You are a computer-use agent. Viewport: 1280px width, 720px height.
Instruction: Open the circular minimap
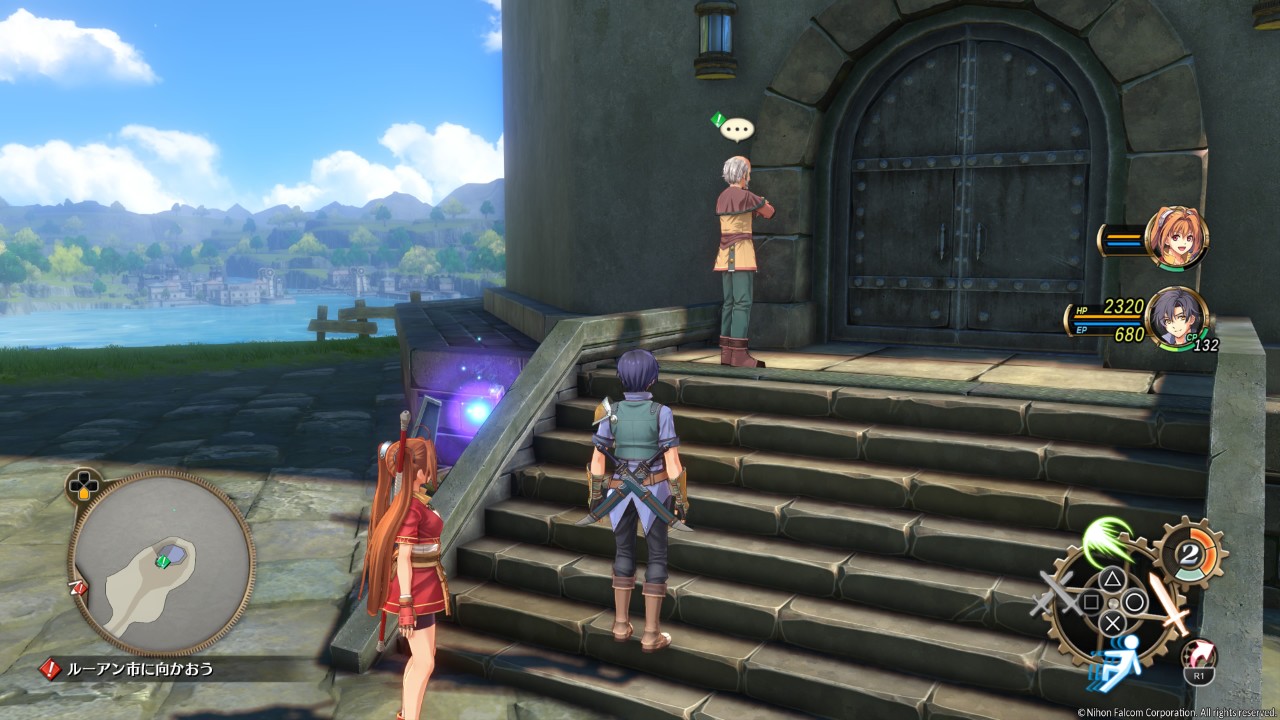[x=161, y=561]
